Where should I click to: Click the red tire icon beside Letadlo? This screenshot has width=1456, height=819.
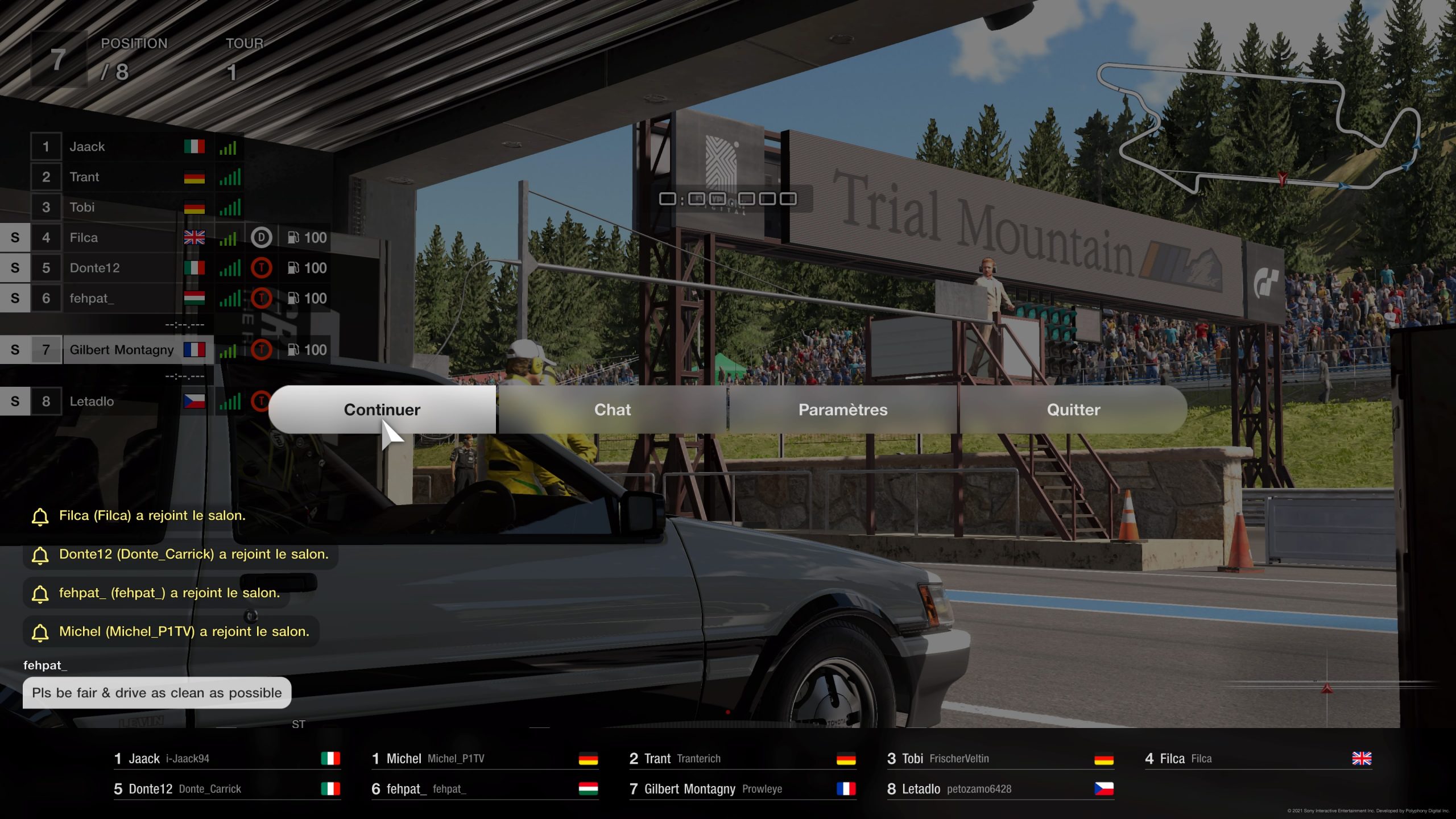(x=262, y=401)
